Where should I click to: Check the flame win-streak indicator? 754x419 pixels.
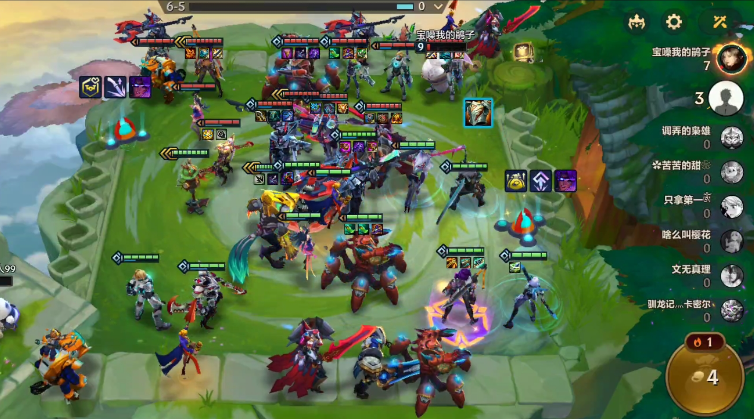pyautogui.click(x=707, y=343)
